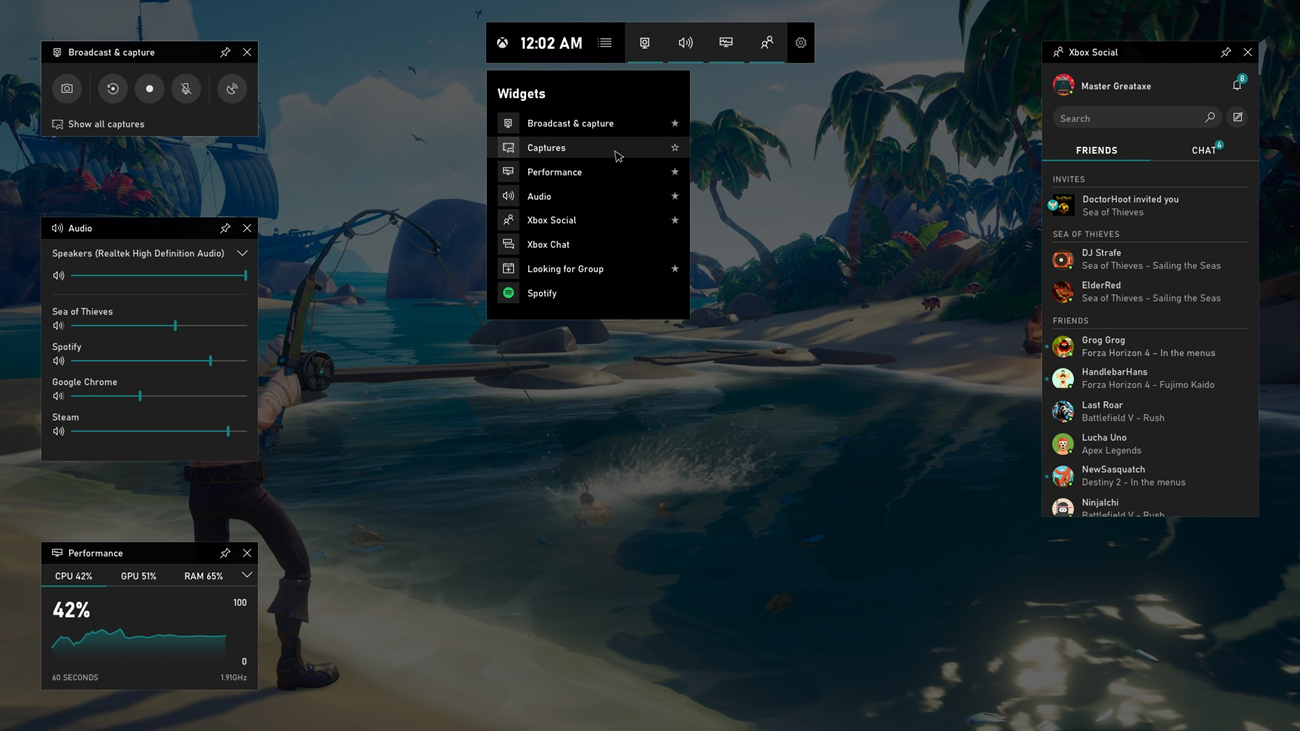Open the Performance widget from the top bar
This screenshot has height=731, width=1300.
(725, 42)
